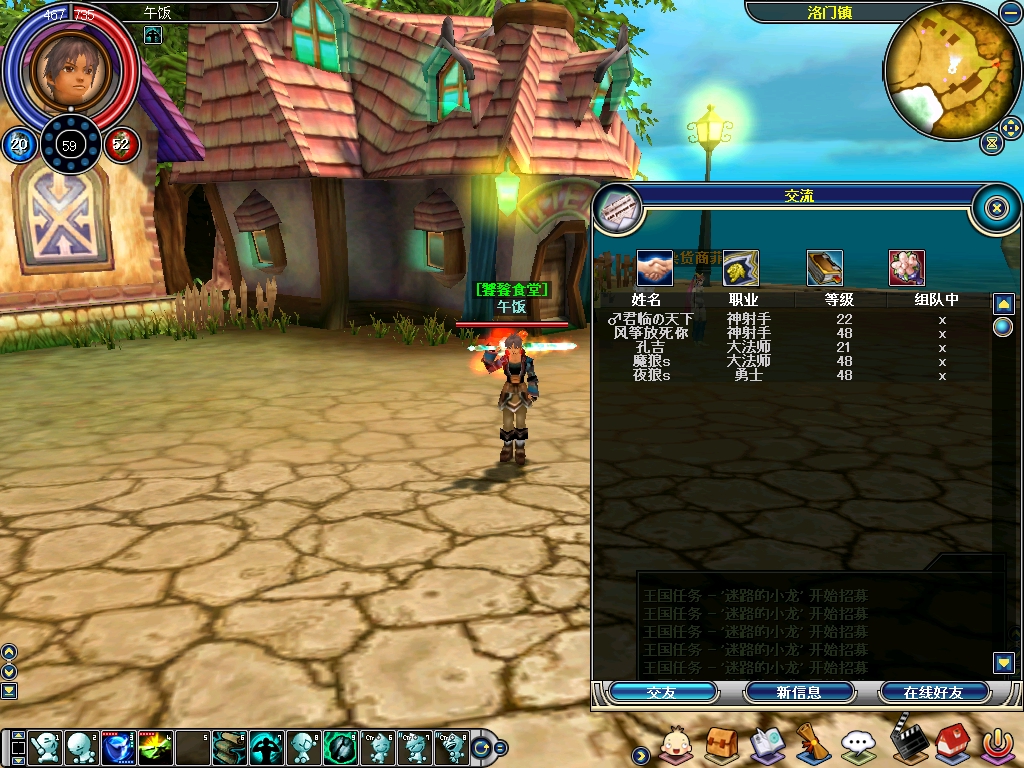Open the flower bouquet tab
Viewport: 1024px width, 768px height.
(907, 268)
